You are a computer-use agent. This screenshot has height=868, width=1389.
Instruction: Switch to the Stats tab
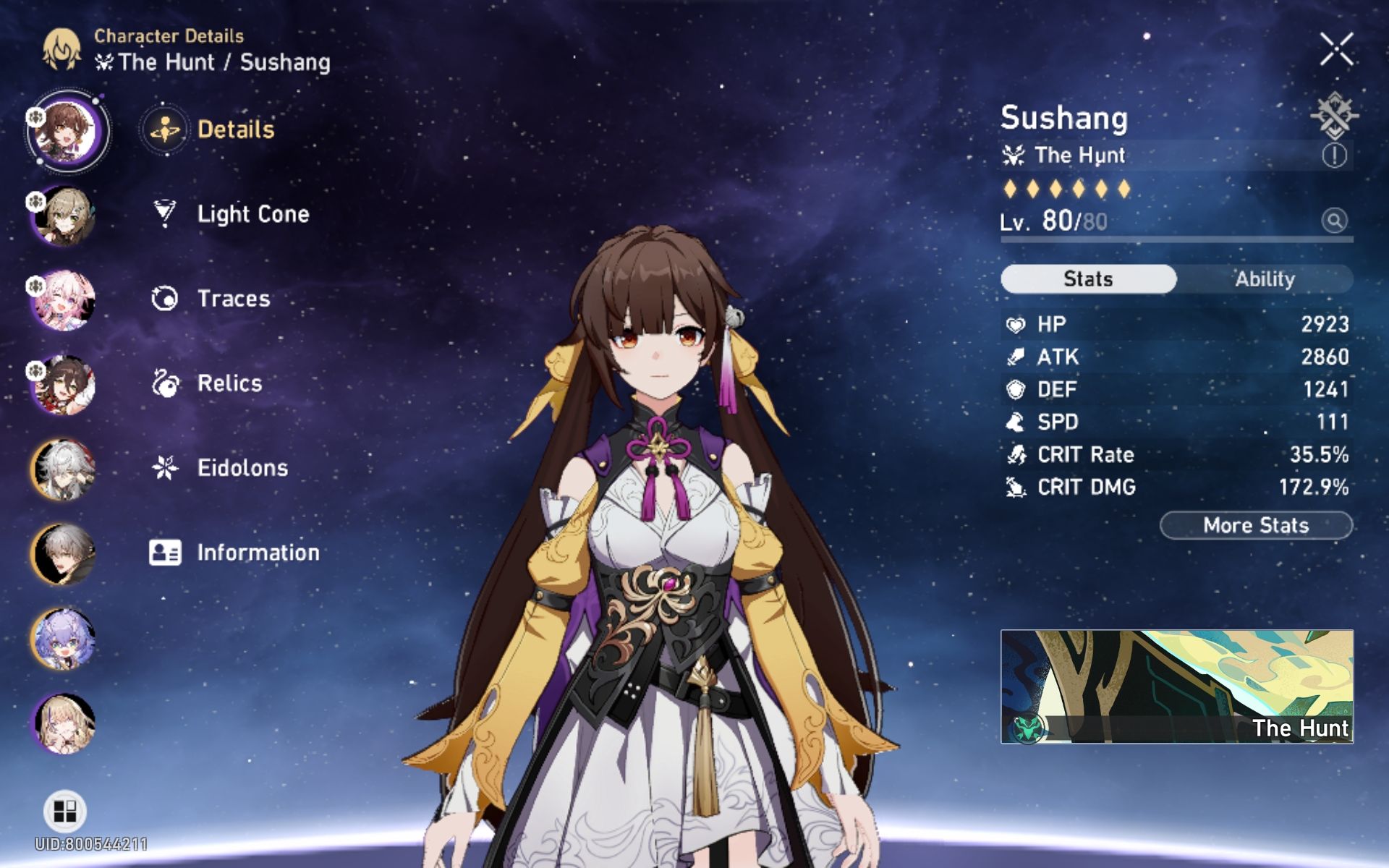(x=1089, y=279)
